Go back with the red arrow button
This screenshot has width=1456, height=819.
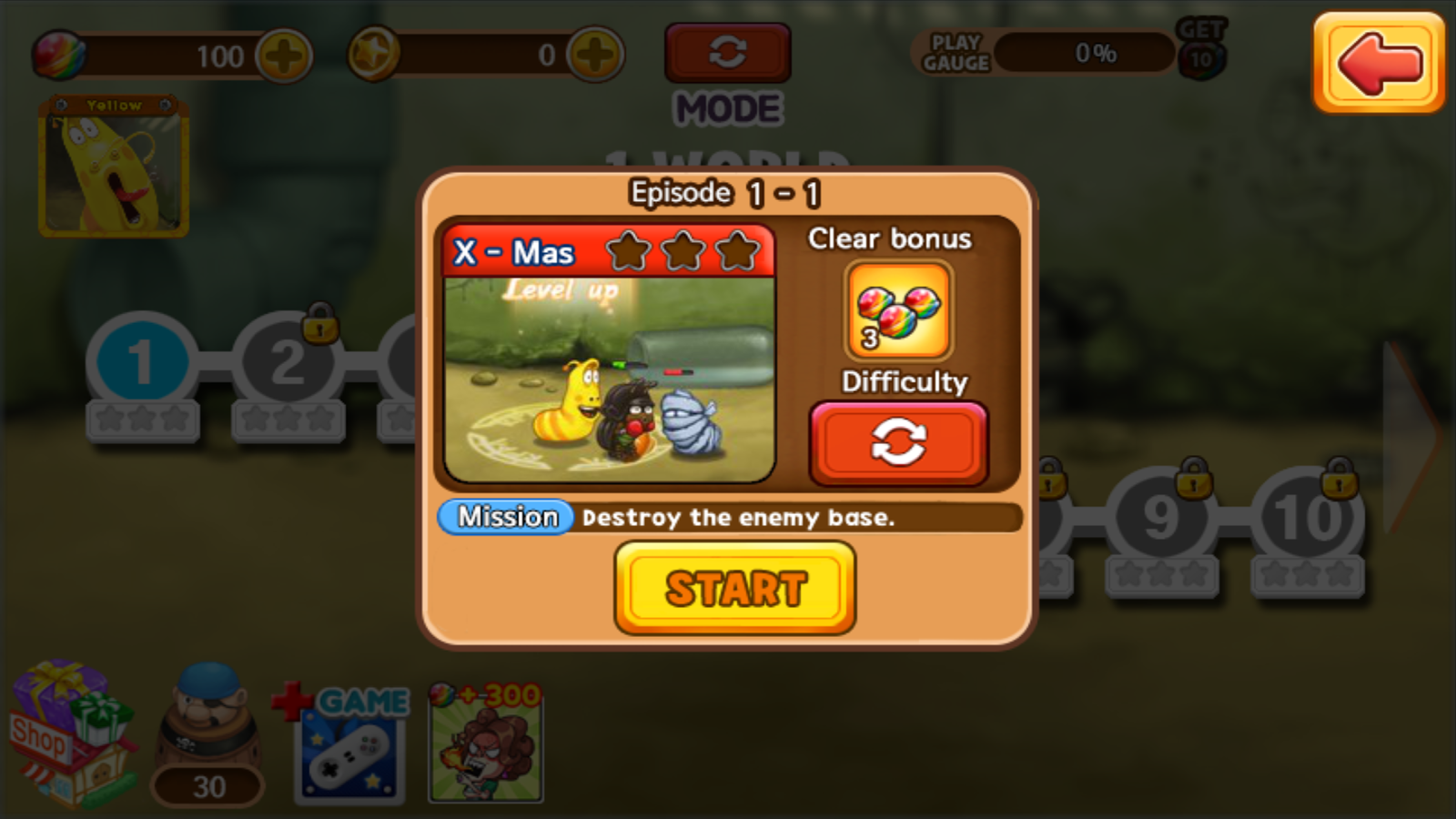tap(1378, 63)
